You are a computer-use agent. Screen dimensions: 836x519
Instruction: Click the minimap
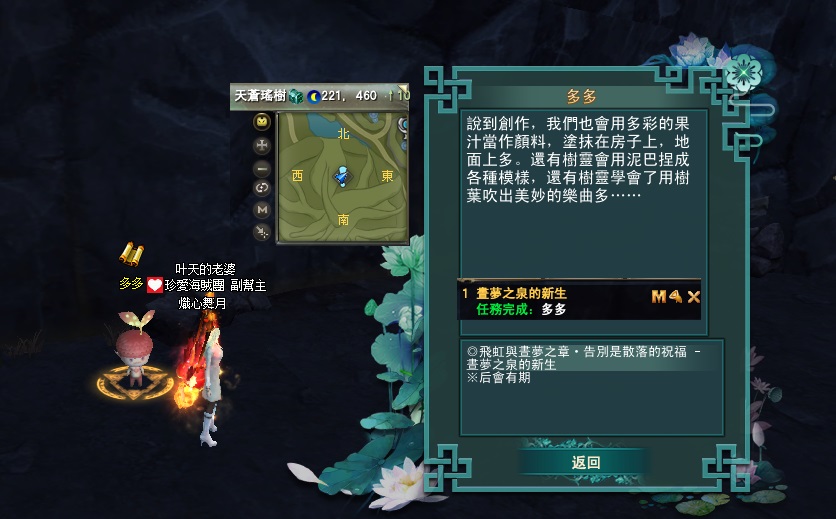pyautogui.click(x=342, y=177)
